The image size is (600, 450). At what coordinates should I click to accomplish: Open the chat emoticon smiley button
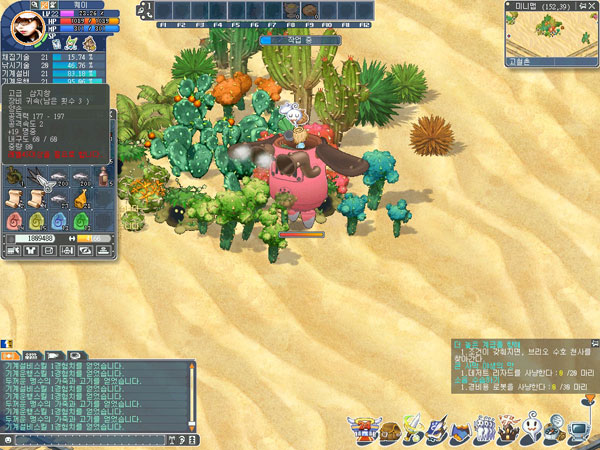[x=9, y=440]
